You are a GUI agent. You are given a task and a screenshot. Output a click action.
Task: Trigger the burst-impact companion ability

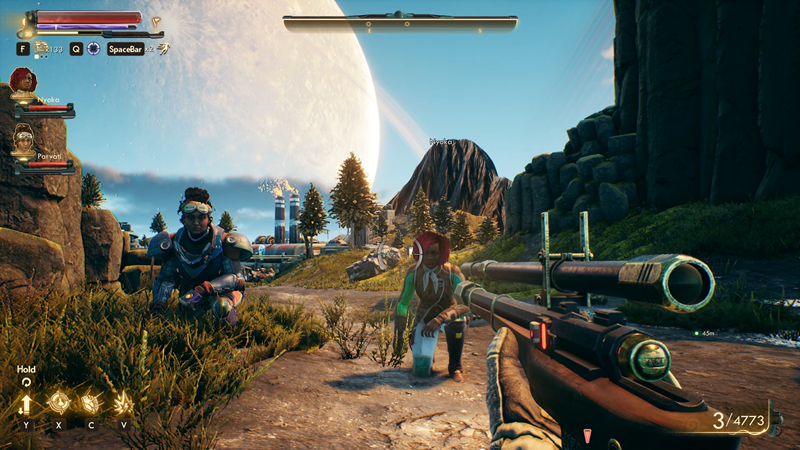point(123,403)
